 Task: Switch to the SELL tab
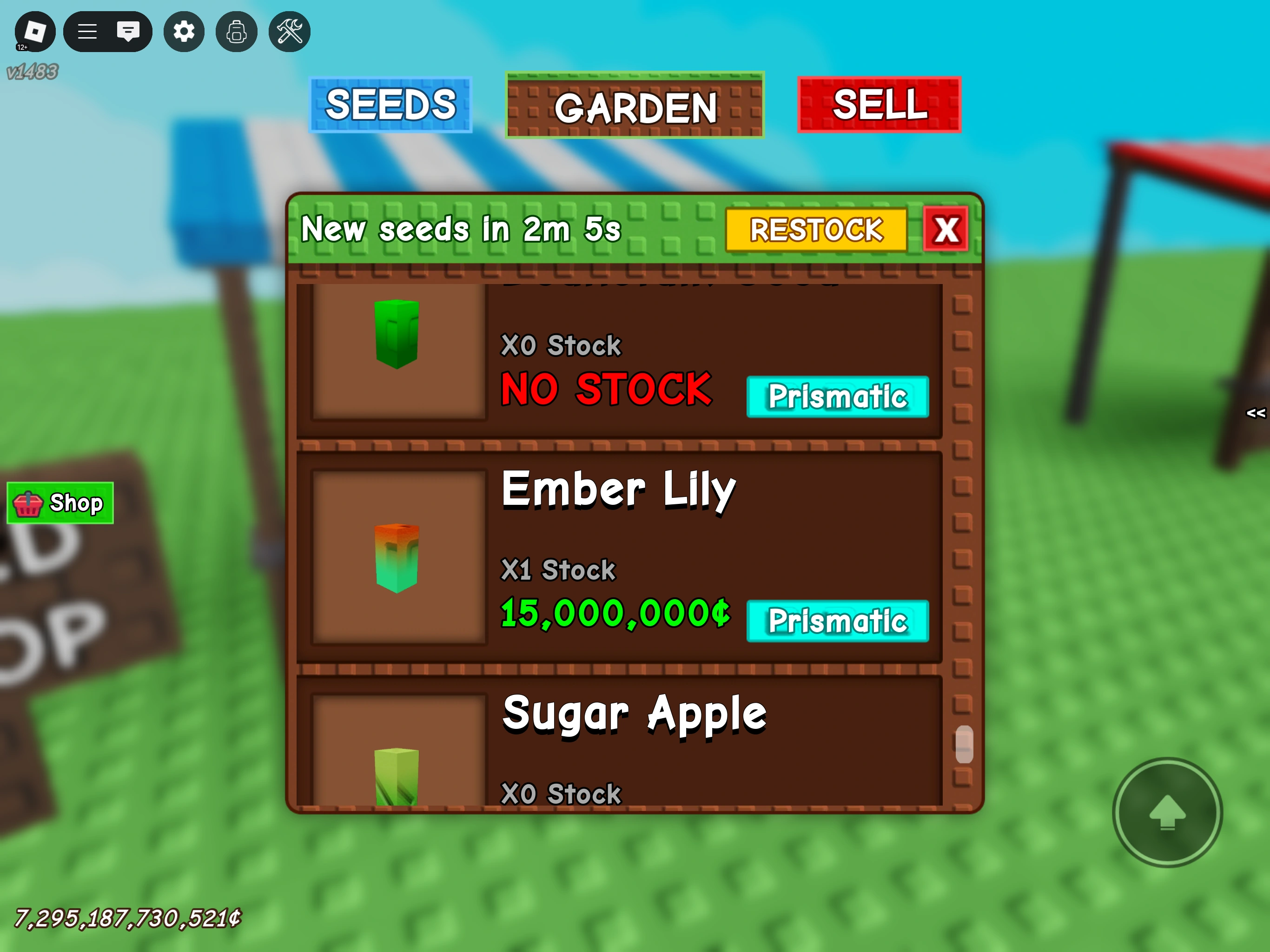pyautogui.click(x=879, y=105)
